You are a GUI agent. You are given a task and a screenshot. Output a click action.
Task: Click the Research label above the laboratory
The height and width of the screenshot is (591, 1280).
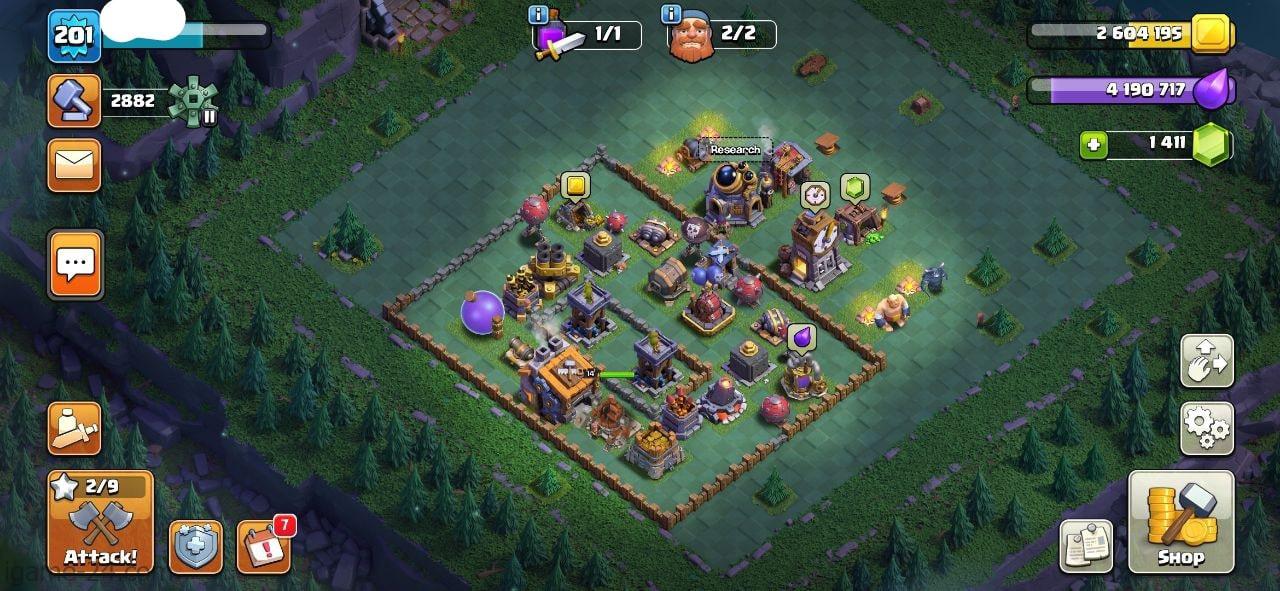coord(735,150)
